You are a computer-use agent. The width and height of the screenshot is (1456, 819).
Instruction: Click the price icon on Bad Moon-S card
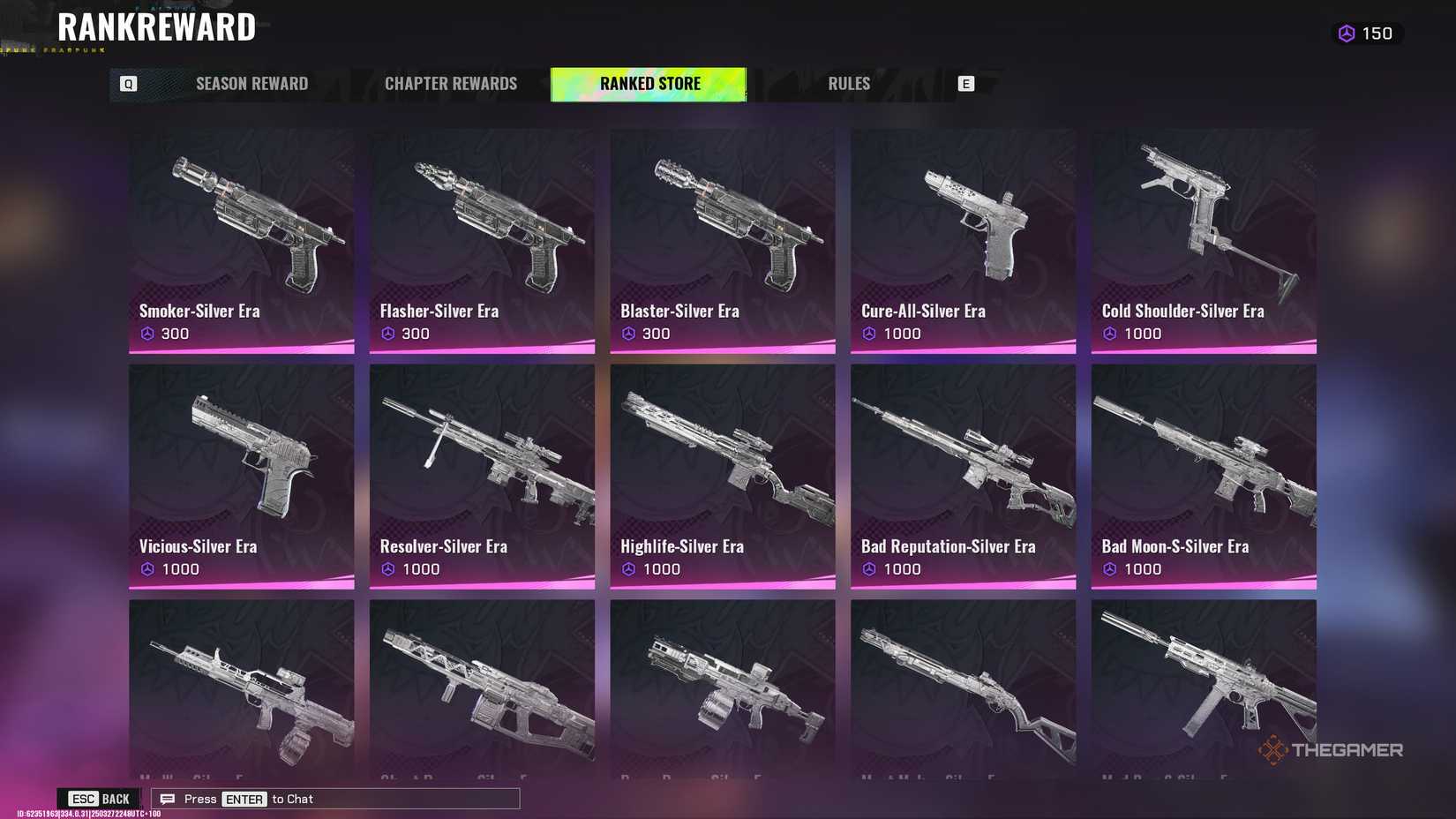tap(1110, 569)
